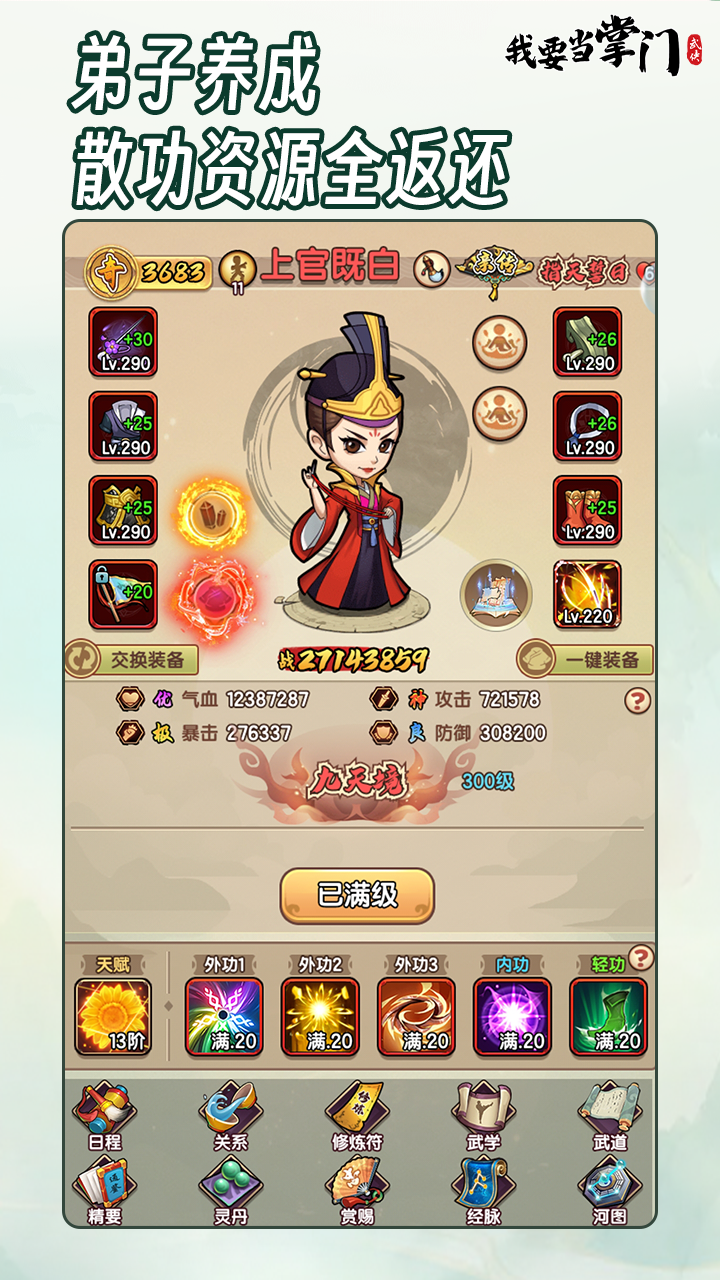The image size is (720, 1280).
Task: Open the 经脉 meridians menu
Action: [x=483, y=1192]
